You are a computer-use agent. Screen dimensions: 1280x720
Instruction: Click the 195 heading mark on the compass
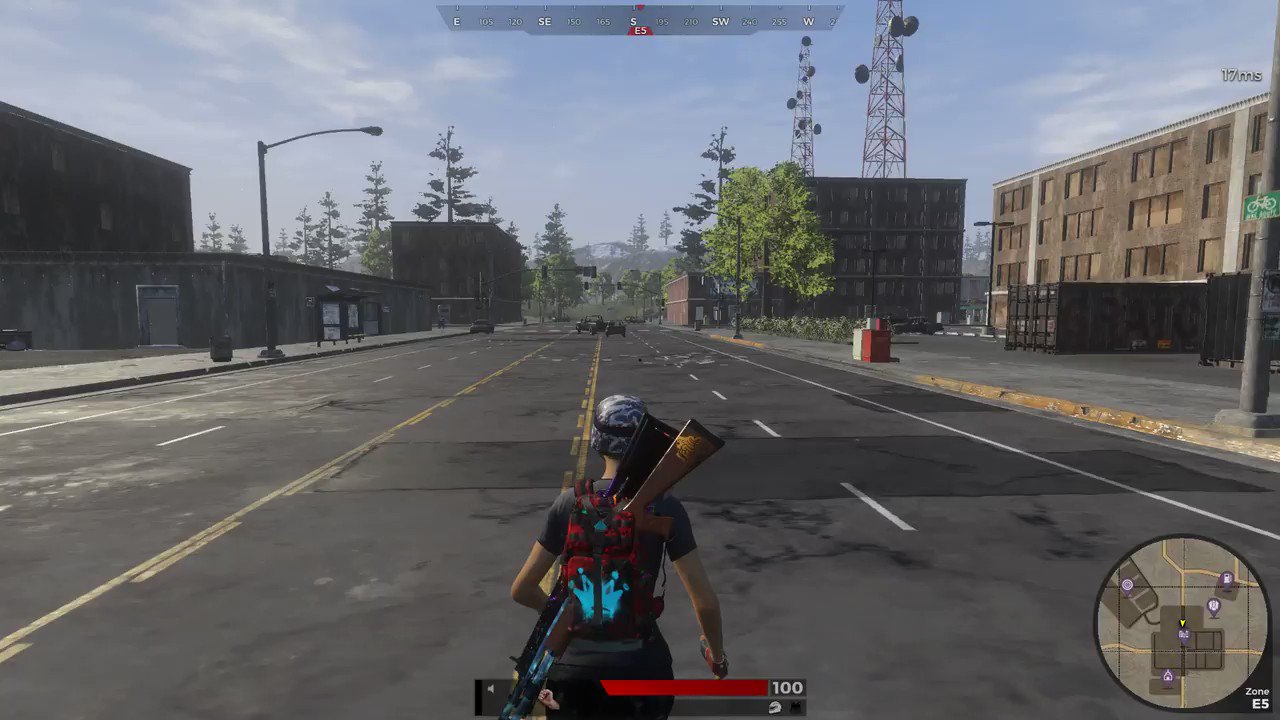(x=661, y=21)
